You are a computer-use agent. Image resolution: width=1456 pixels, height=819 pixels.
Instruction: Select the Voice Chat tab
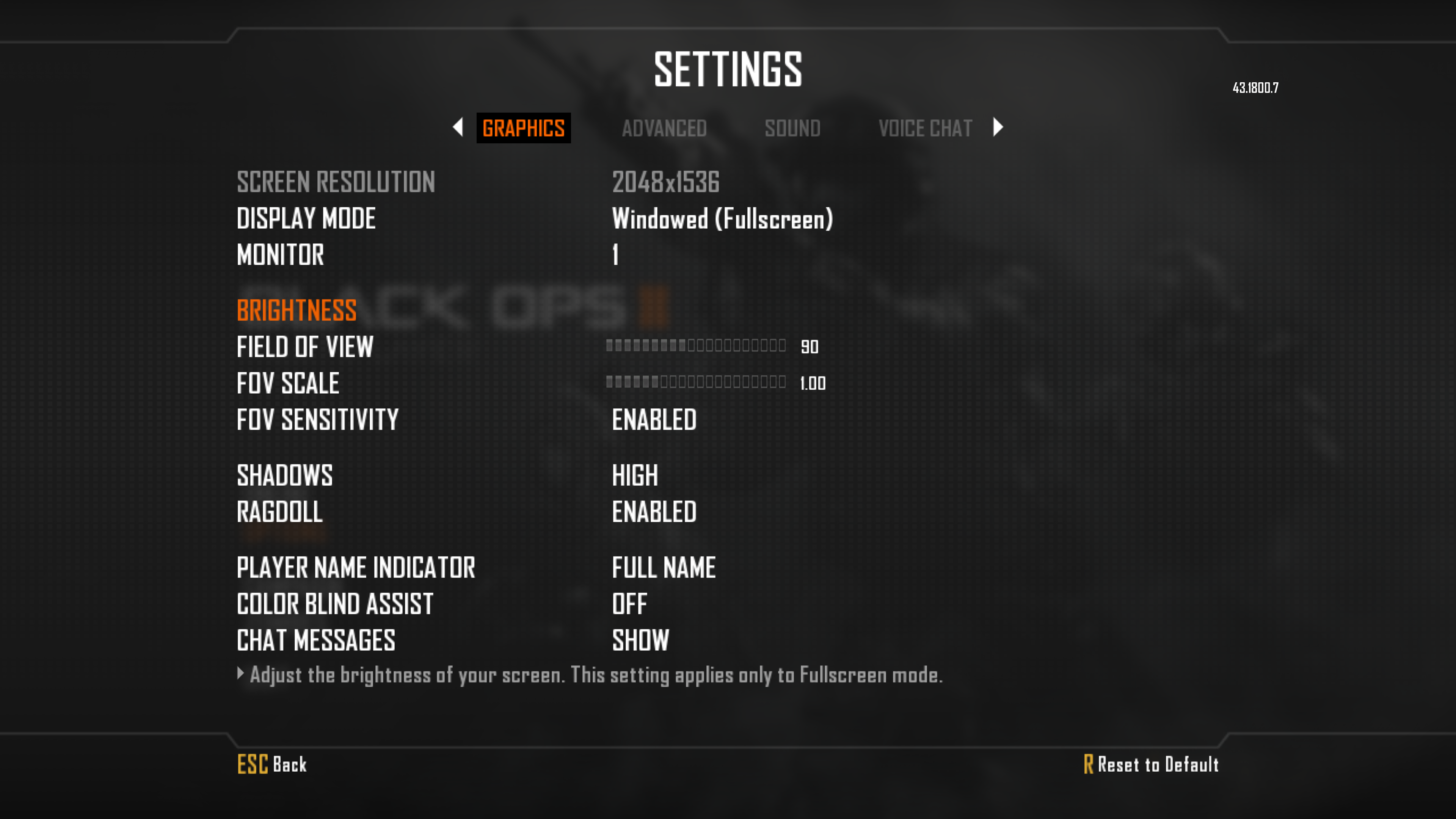(x=925, y=128)
